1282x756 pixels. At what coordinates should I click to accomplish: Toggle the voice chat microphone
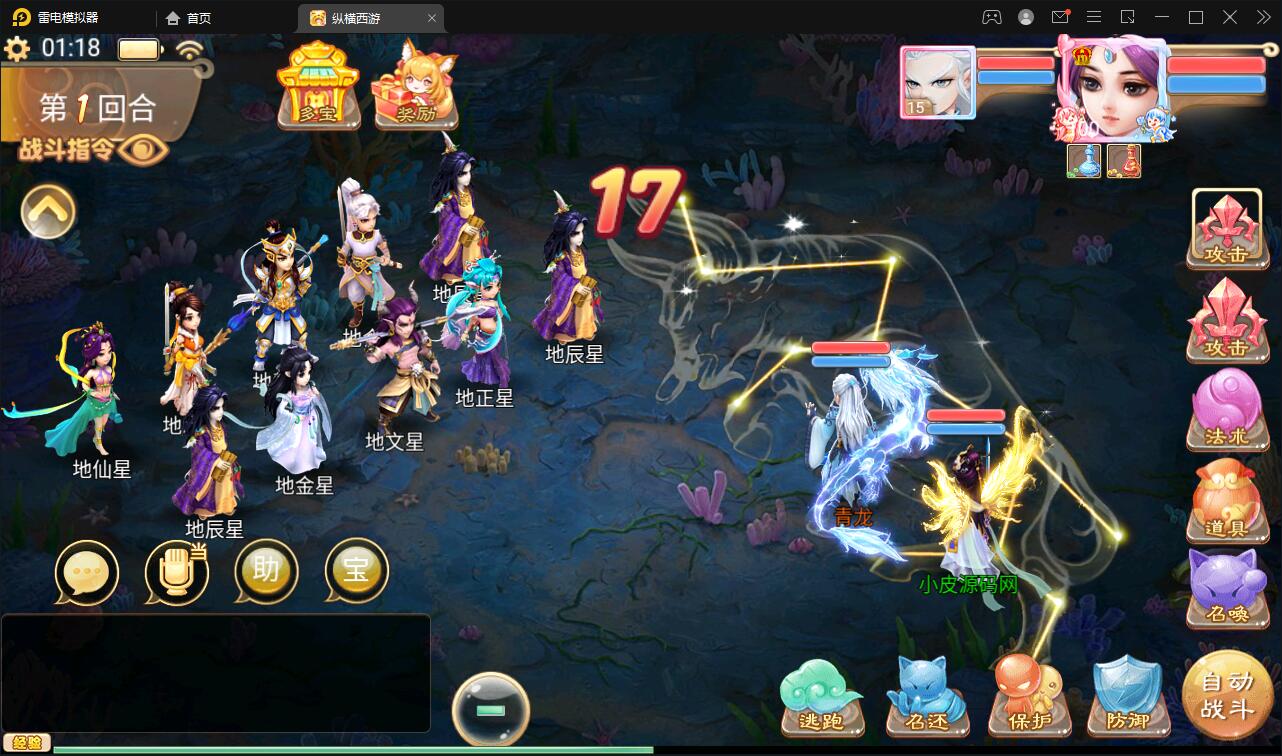pyautogui.click(x=176, y=571)
